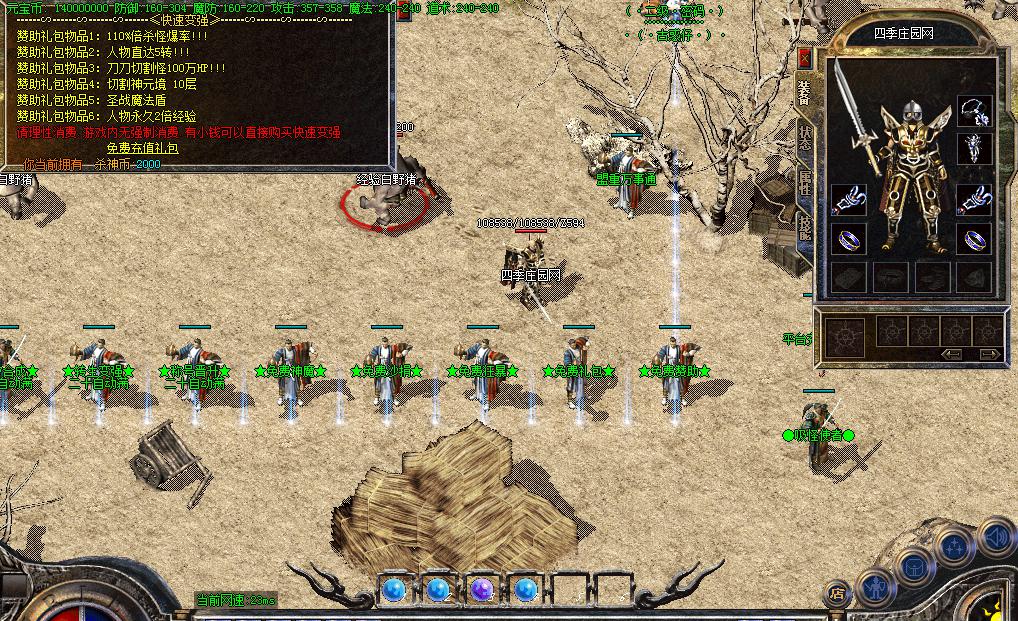Select the left ring equipment slot
Image resolution: width=1018 pixels, height=621 pixels.
(849, 240)
